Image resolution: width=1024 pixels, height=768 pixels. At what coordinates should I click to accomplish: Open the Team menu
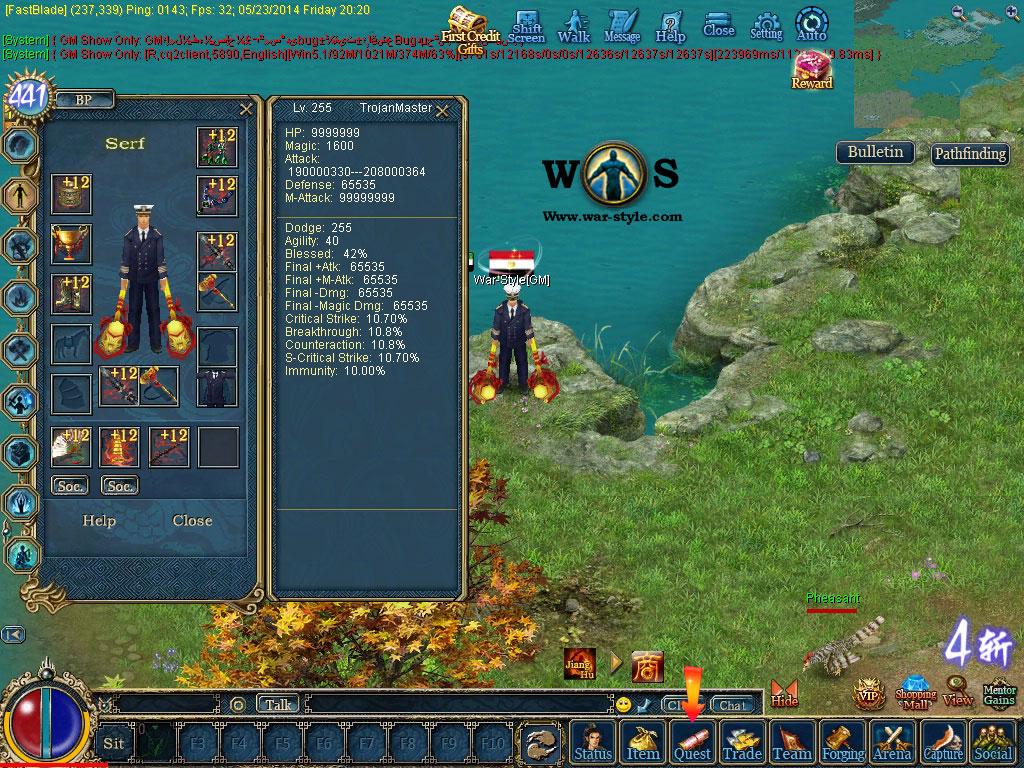click(792, 743)
